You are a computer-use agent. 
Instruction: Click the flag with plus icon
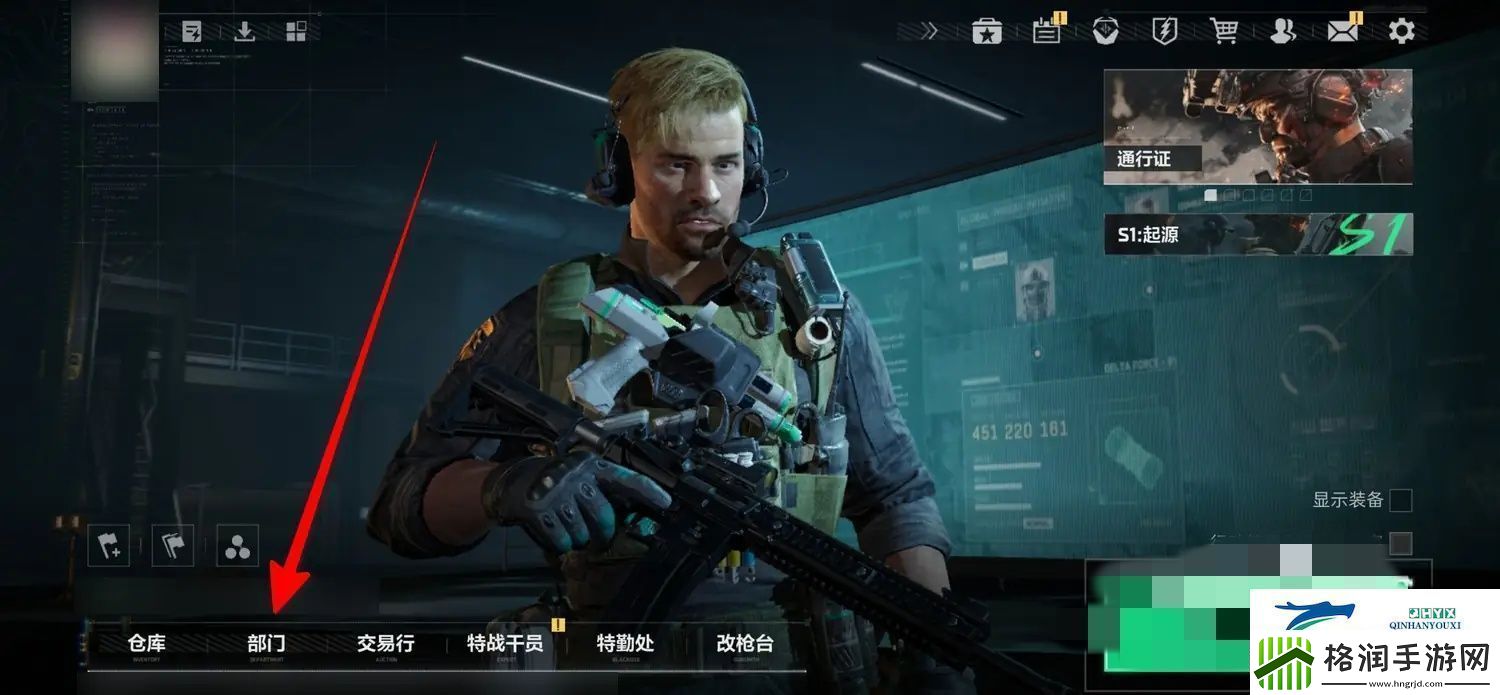108,546
